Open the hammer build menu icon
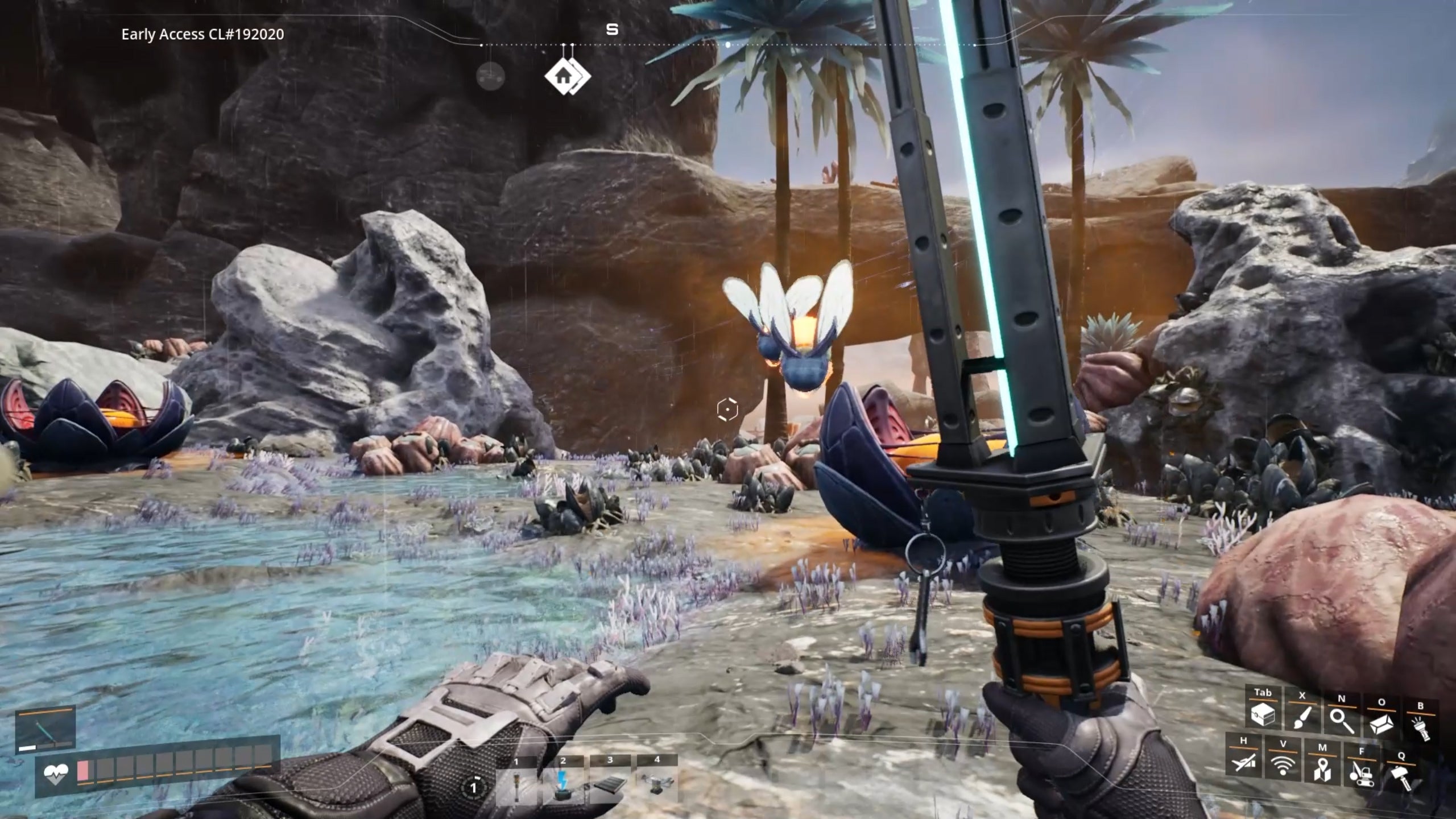 point(1400,776)
